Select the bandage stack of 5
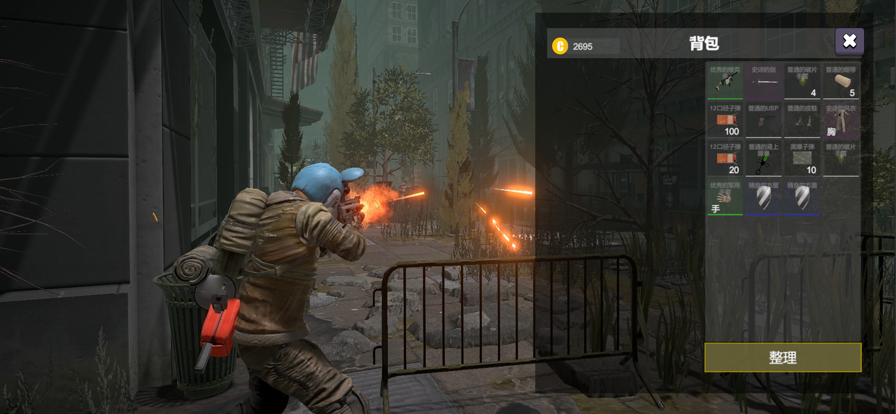 click(841, 81)
